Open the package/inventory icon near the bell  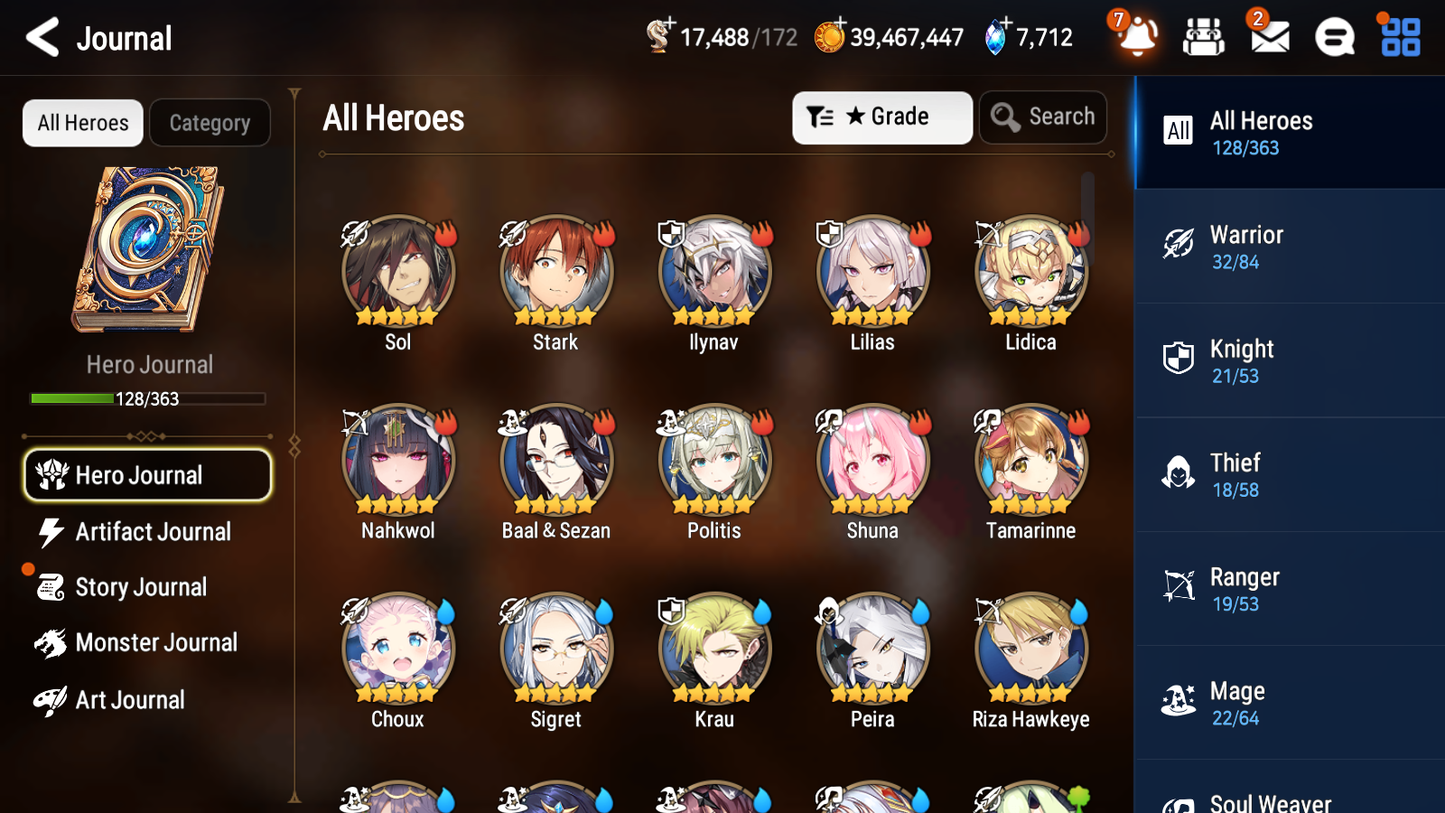(1201, 36)
